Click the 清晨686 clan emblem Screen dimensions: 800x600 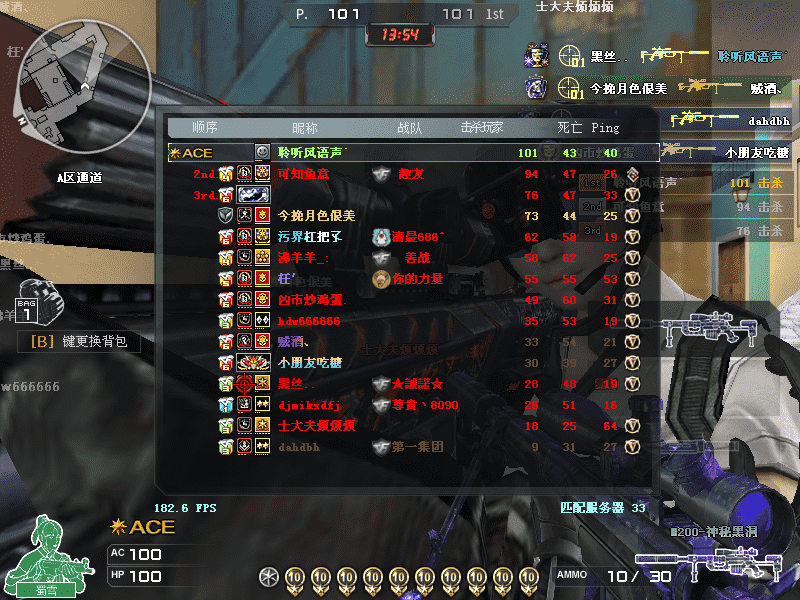380,237
